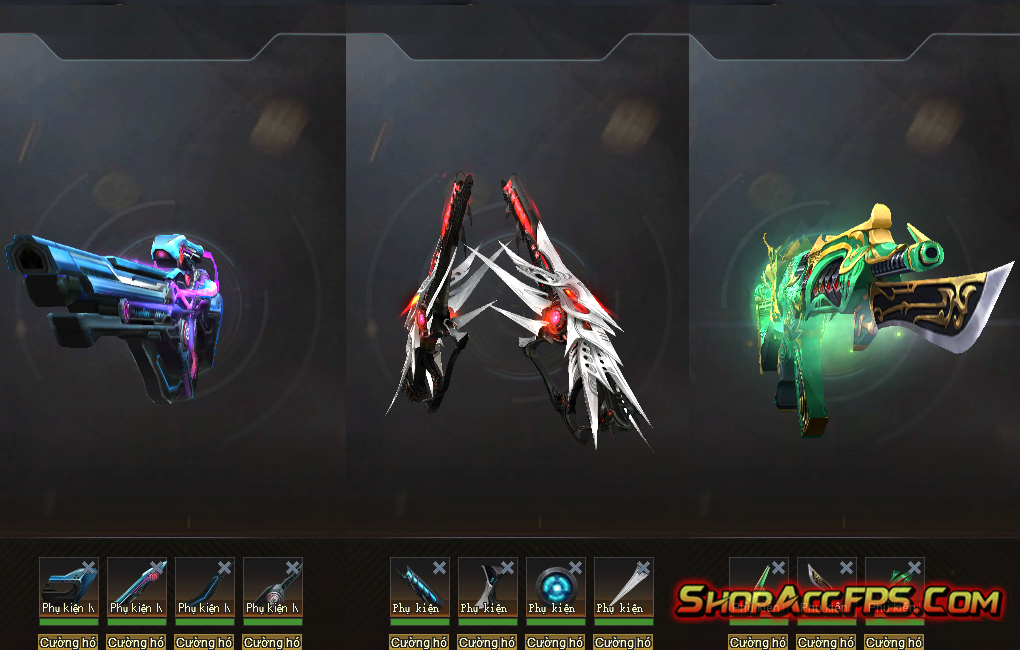Click the X on the white spike accessory
The image size is (1020, 650).
(643, 568)
